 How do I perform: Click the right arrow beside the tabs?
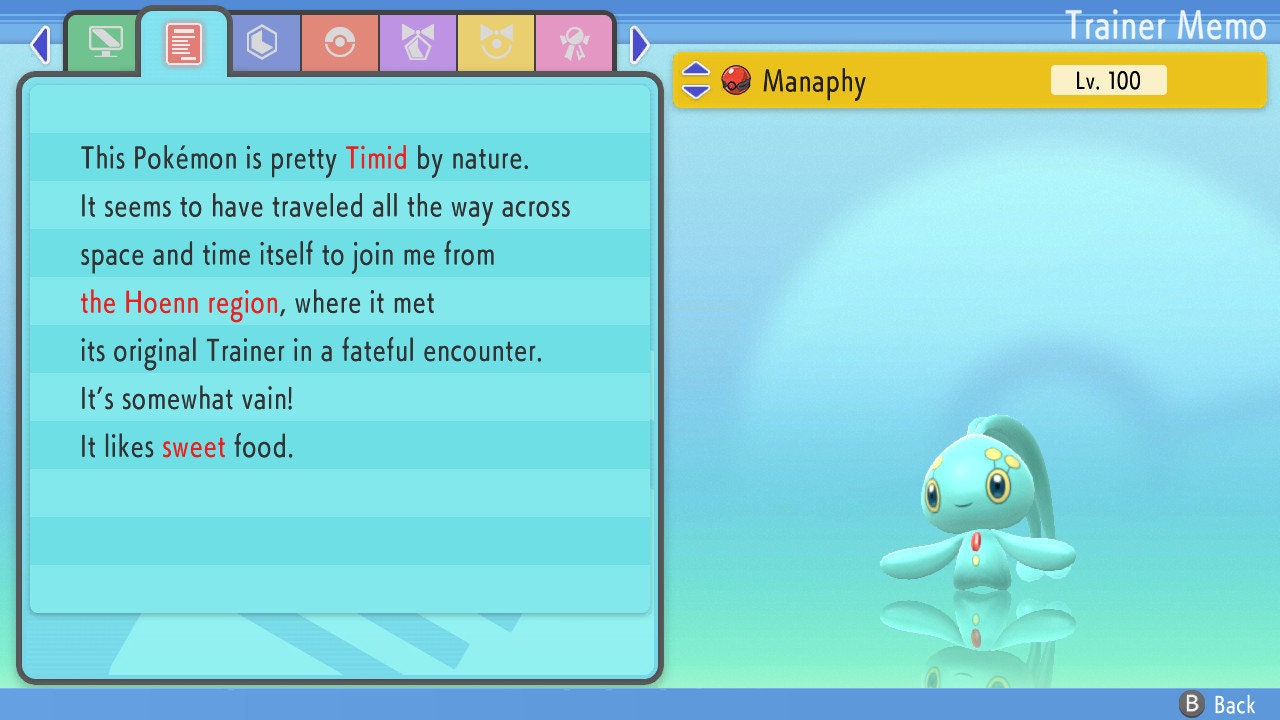click(640, 44)
